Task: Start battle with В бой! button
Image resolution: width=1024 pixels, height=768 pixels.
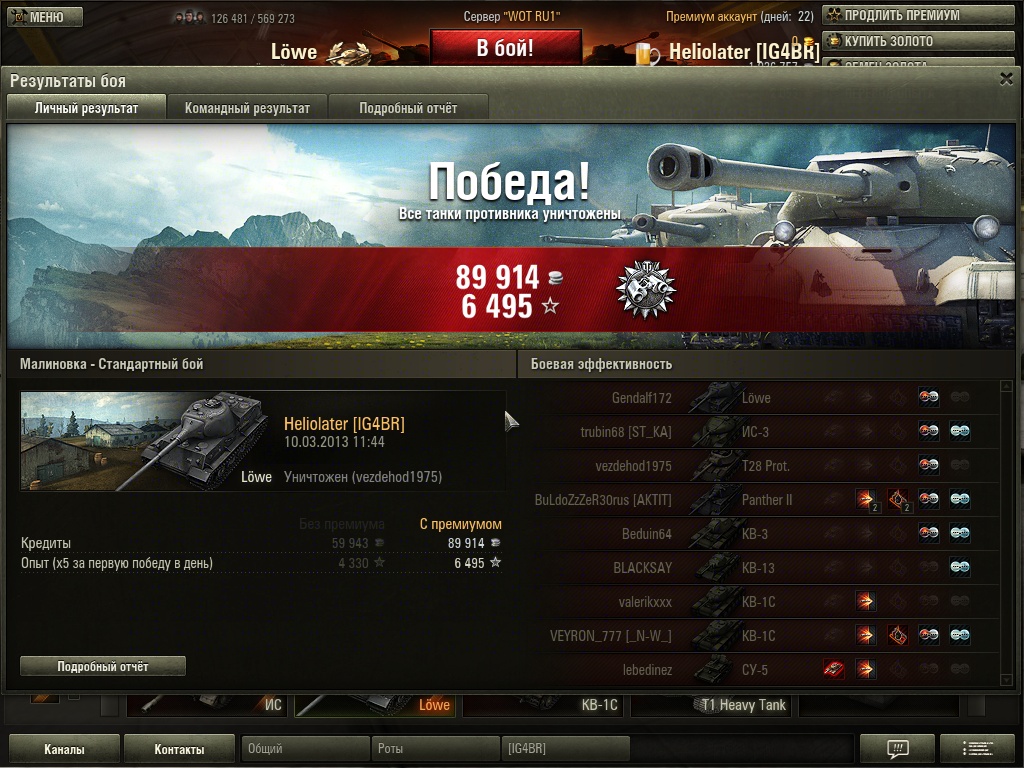Action: 505,48
